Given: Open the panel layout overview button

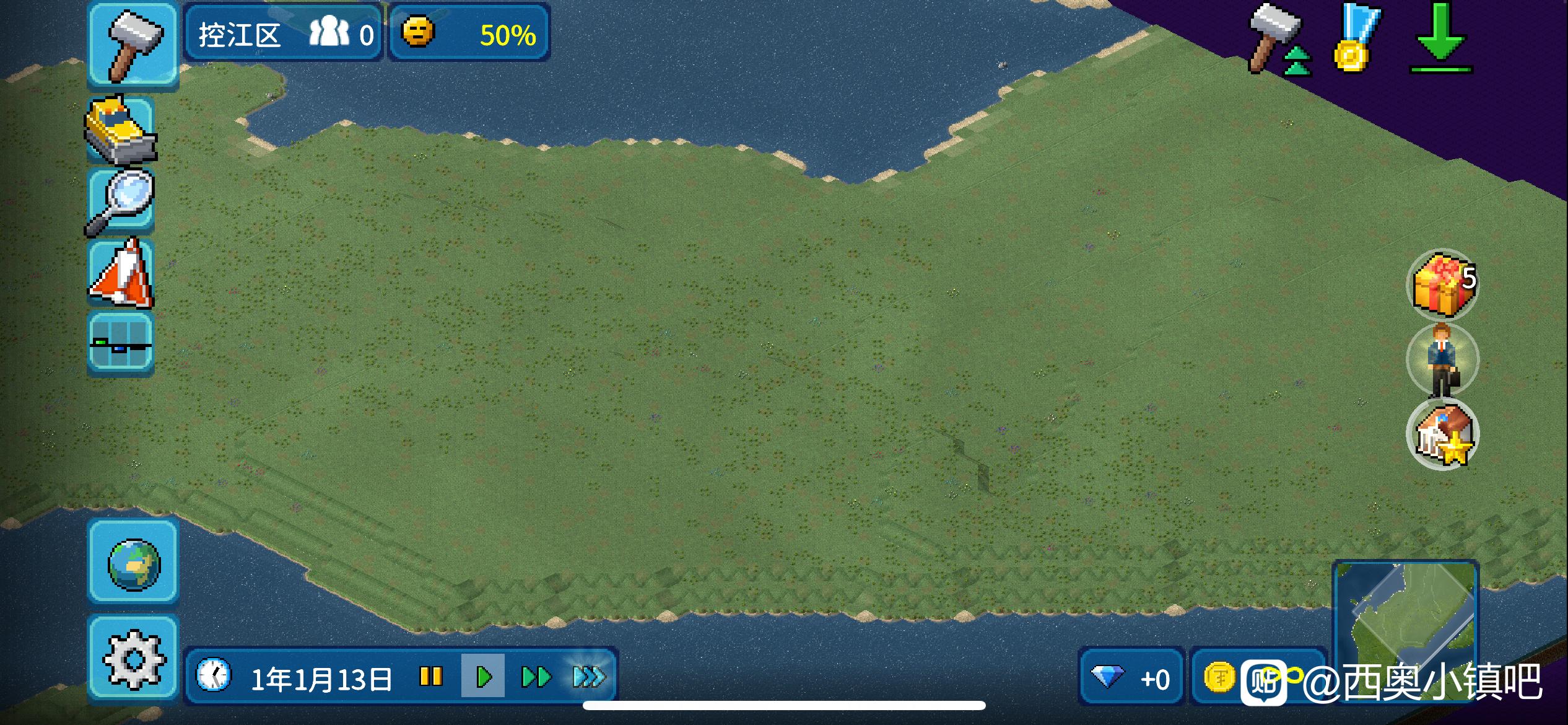Looking at the screenshot, I should 121,344.
